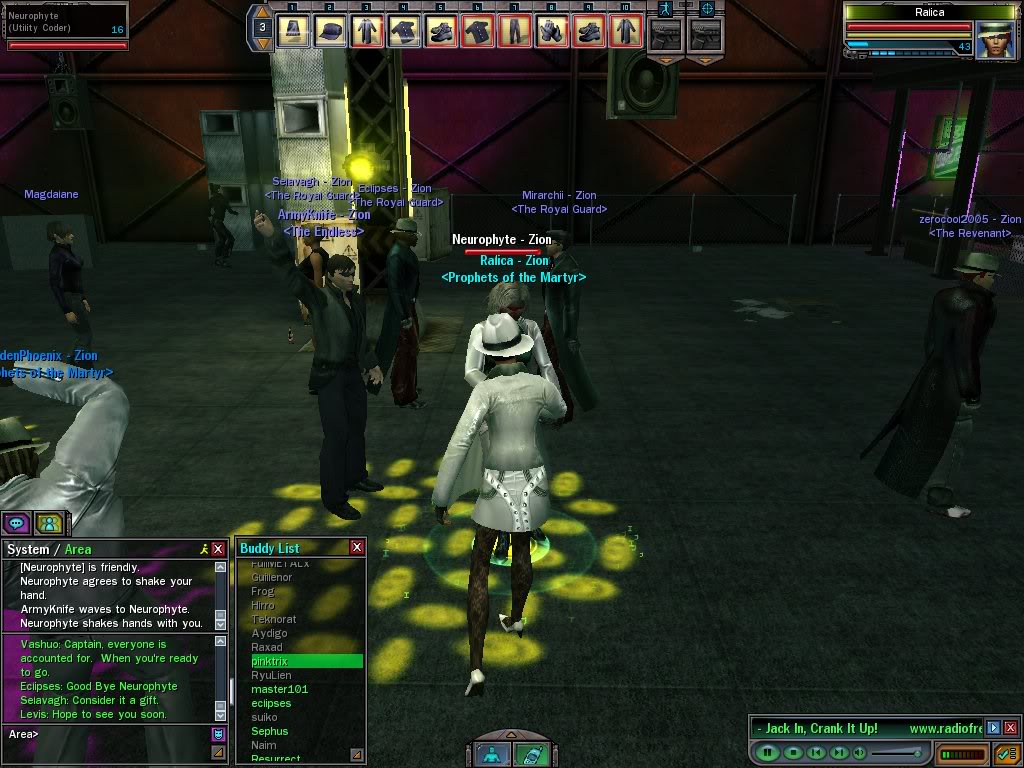This screenshot has height=768, width=1024.
Task: Select the skirt item in hotbar slot 1
Action: point(292,30)
